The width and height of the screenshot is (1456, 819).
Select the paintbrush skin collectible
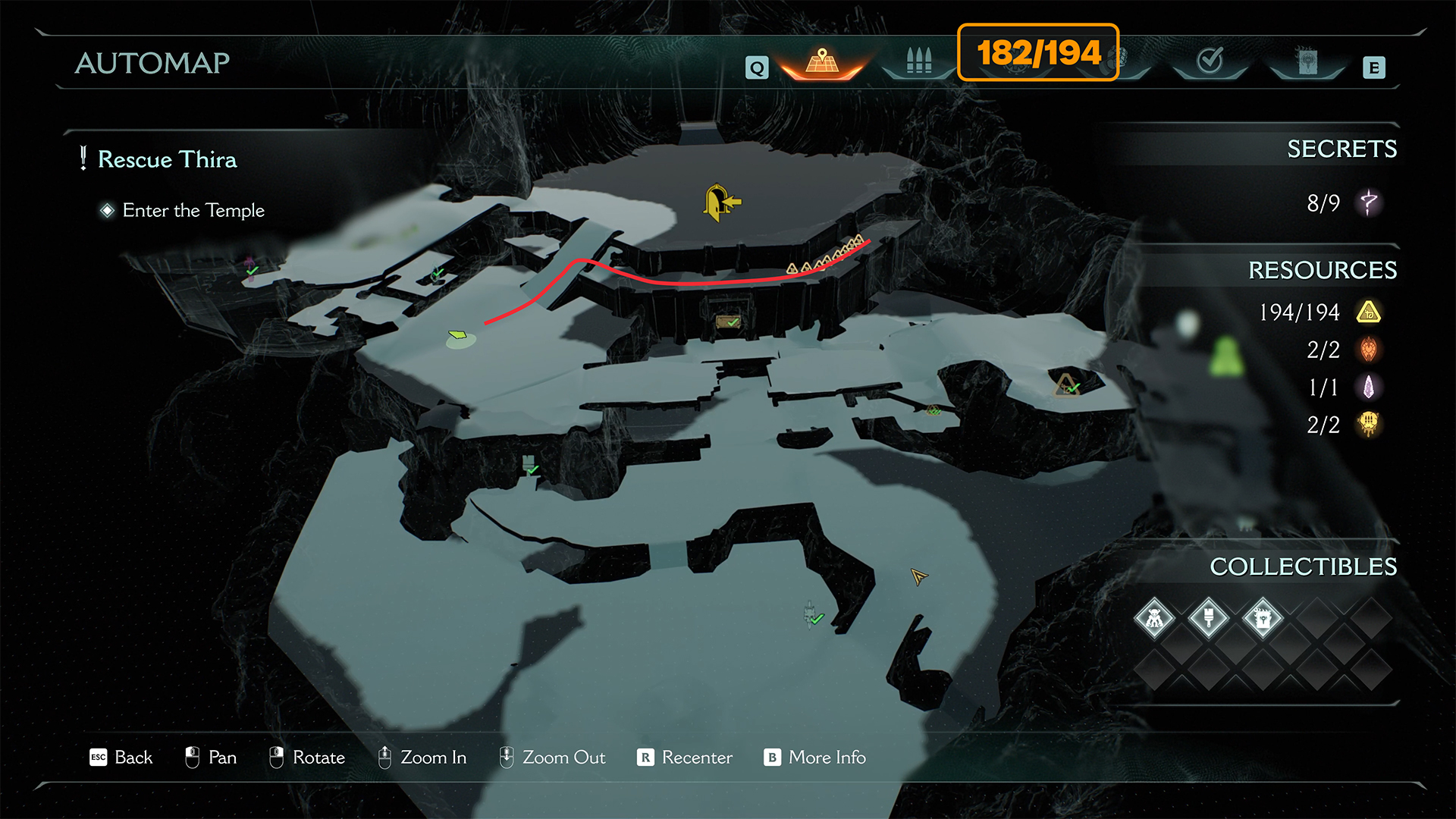click(x=1209, y=619)
